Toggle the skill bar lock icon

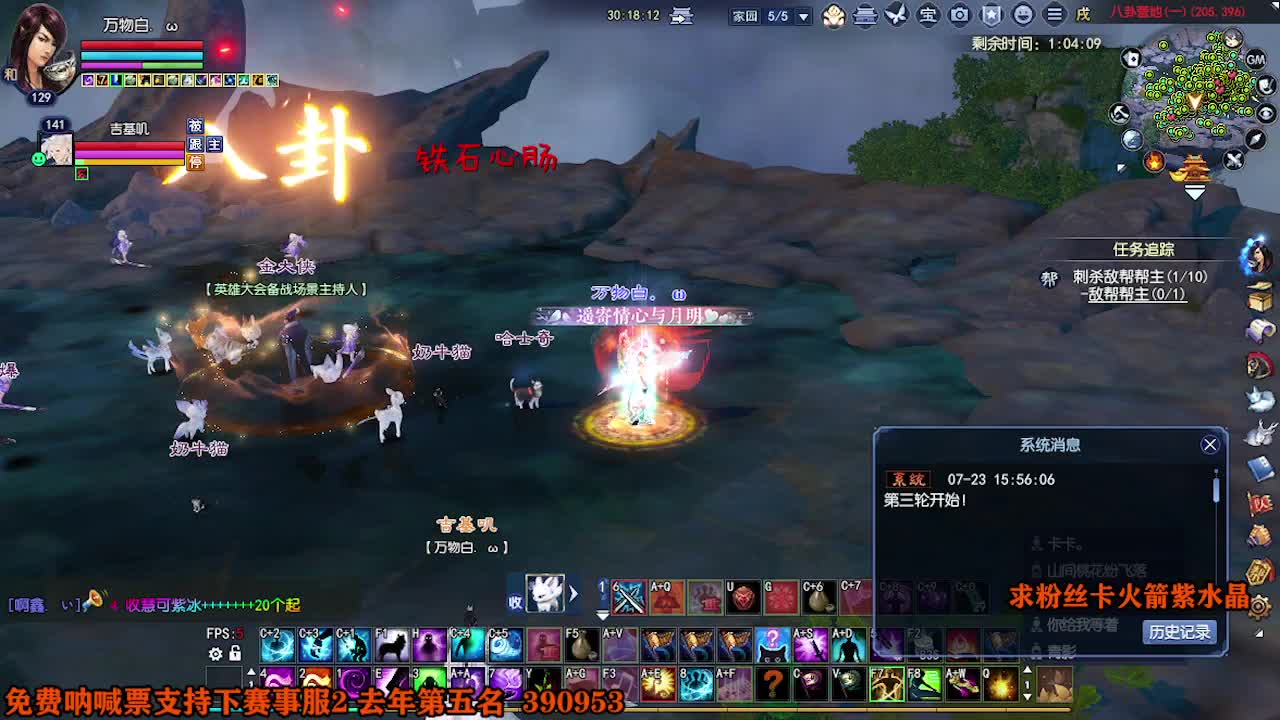coord(234,654)
